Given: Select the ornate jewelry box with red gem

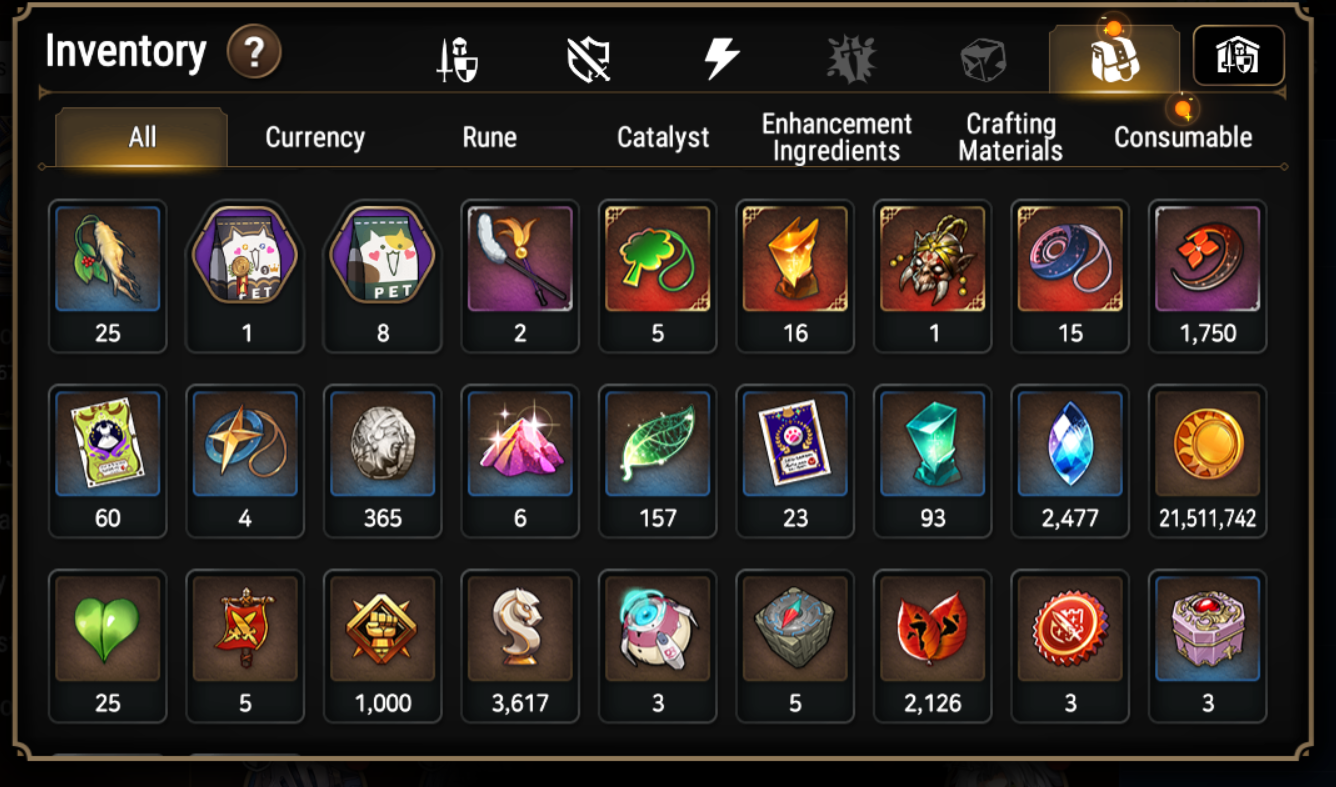Looking at the screenshot, I should (x=1208, y=630).
